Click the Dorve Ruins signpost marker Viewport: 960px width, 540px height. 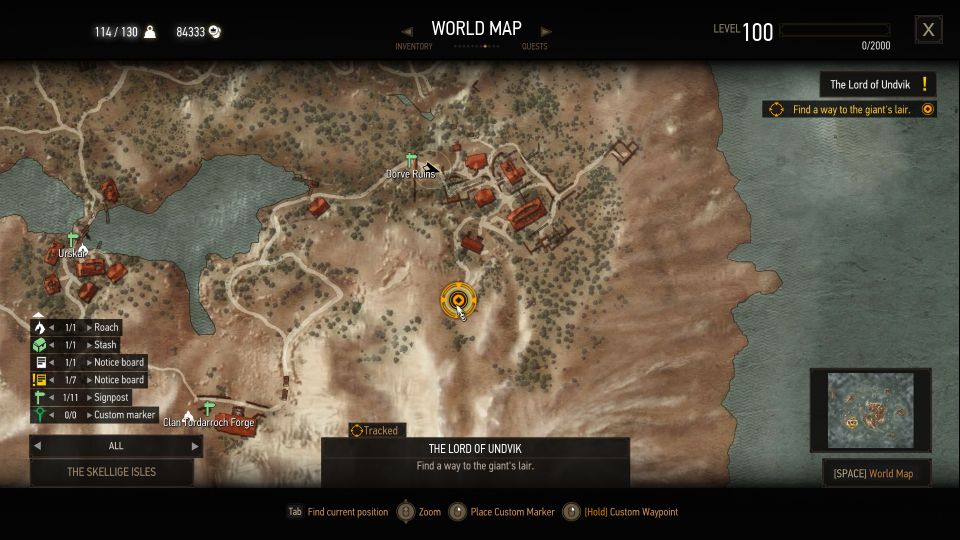click(x=410, y=160)
